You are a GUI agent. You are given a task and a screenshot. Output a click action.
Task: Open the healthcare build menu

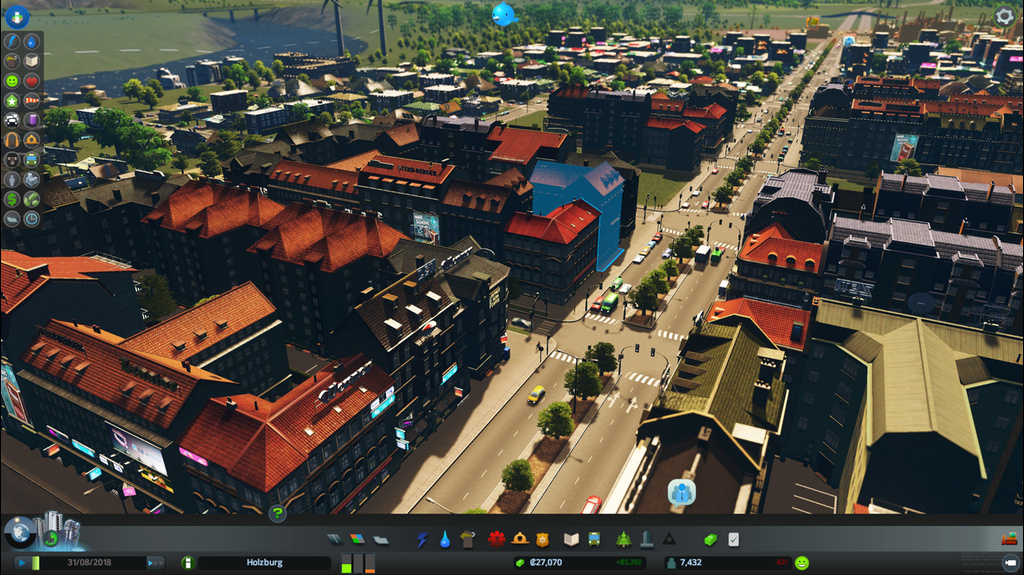point(496,539)
